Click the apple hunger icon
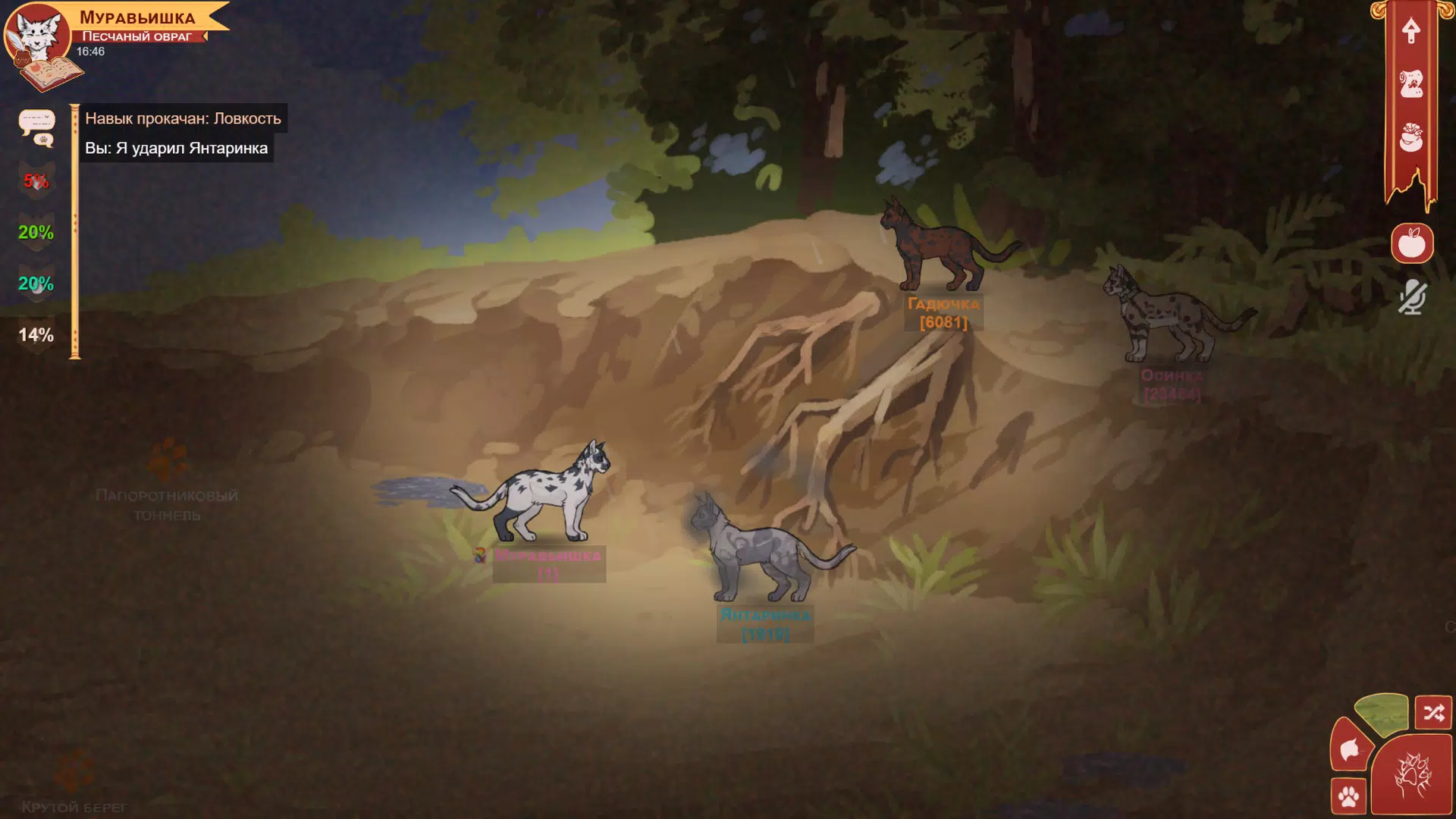 (1412, 243)
